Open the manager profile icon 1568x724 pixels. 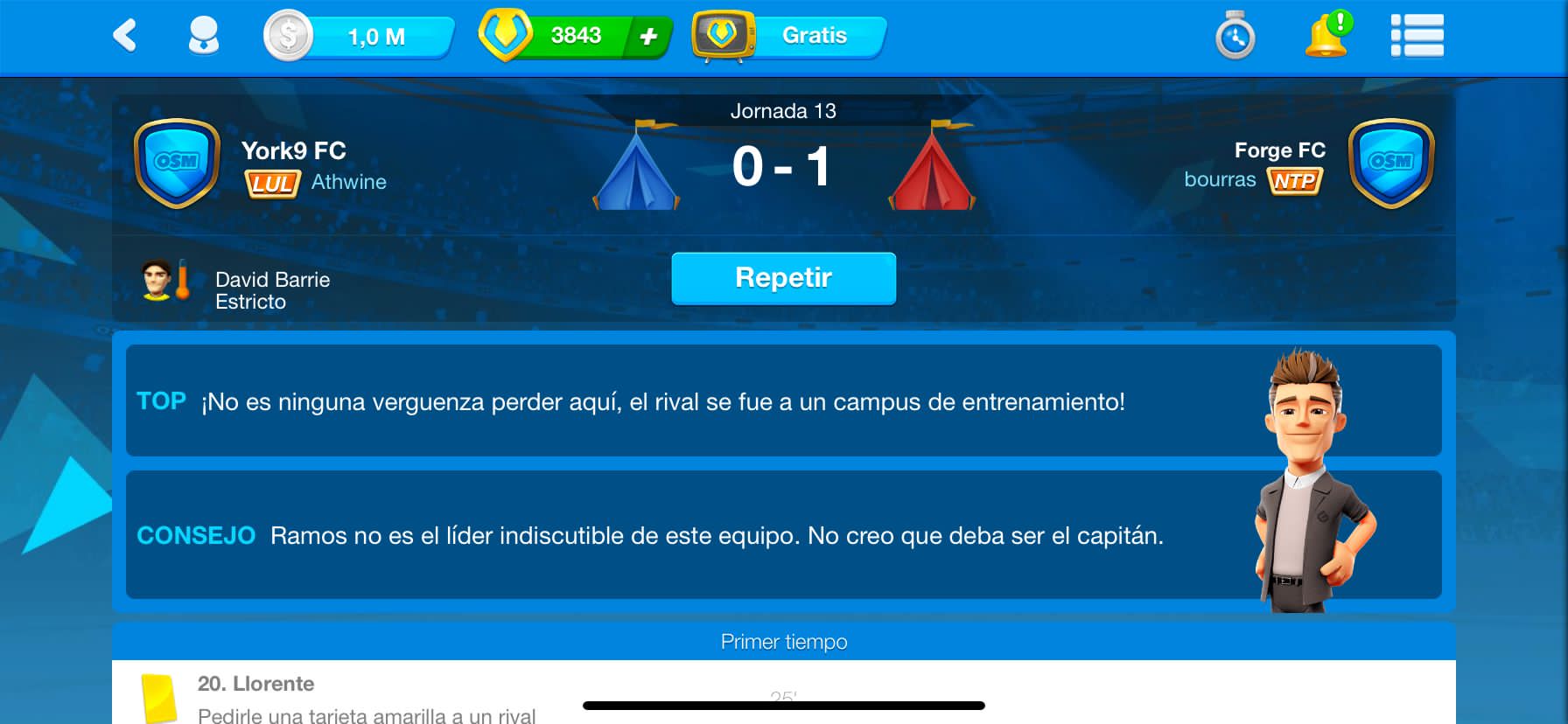(204, 36)
